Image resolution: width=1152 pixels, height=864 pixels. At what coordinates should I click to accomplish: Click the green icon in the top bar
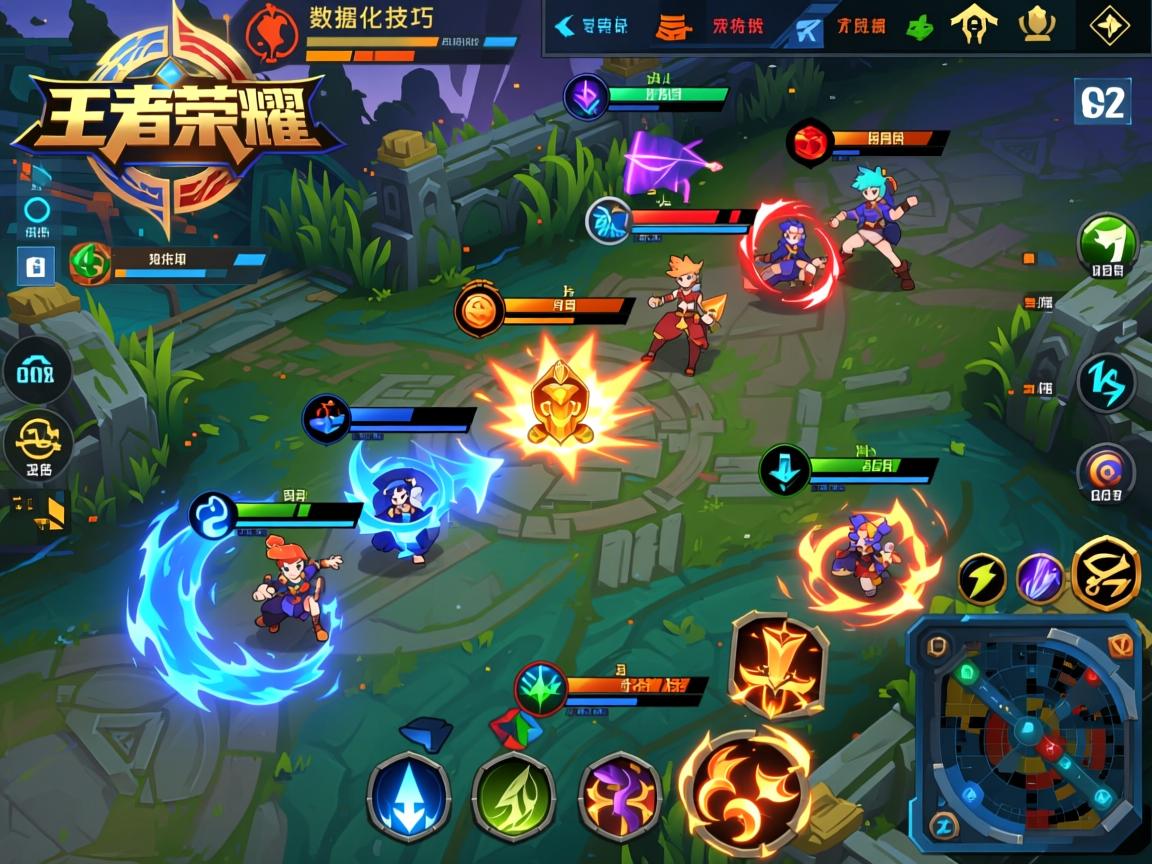point(919,27)
